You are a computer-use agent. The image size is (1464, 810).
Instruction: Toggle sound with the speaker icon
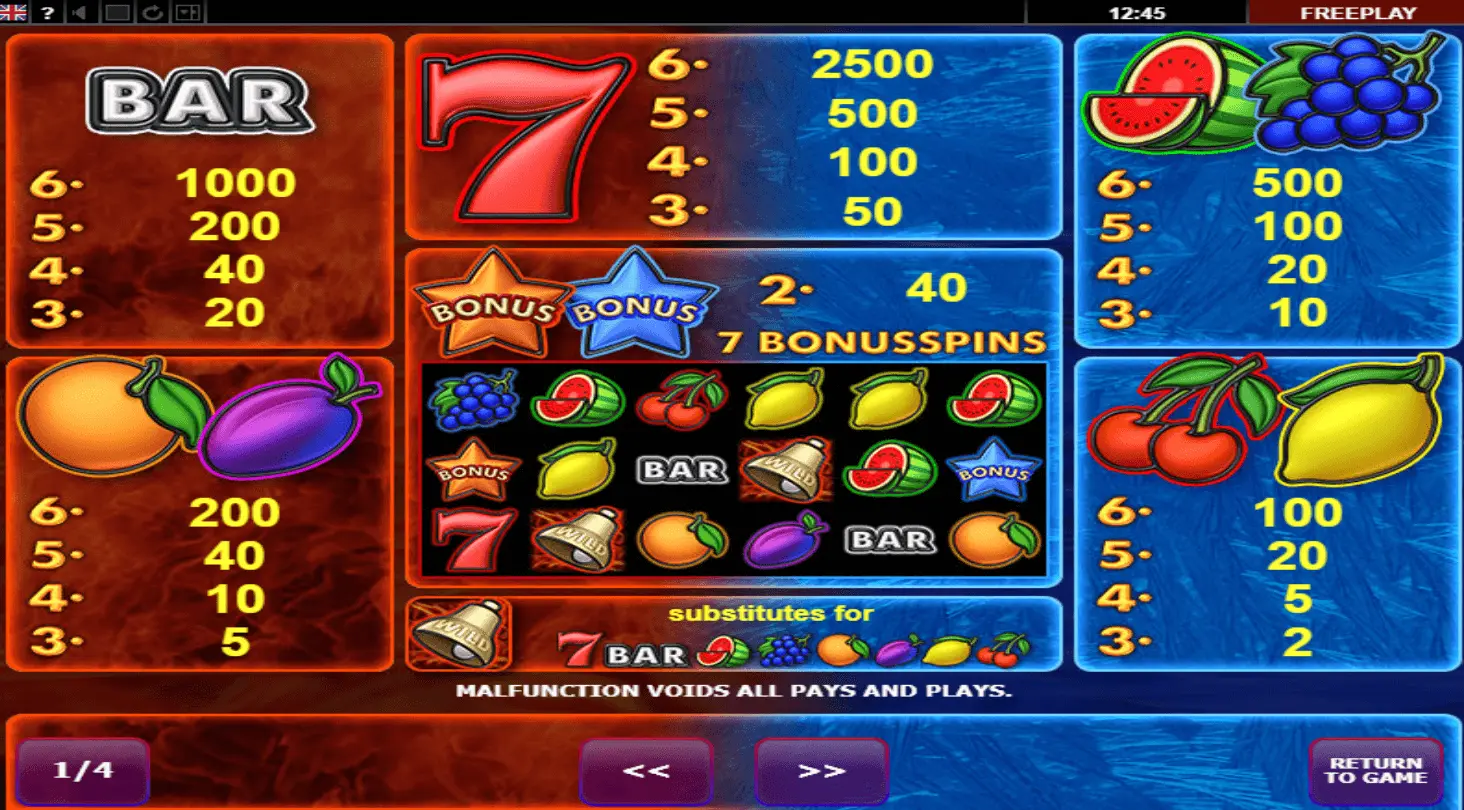pos(81,13)
